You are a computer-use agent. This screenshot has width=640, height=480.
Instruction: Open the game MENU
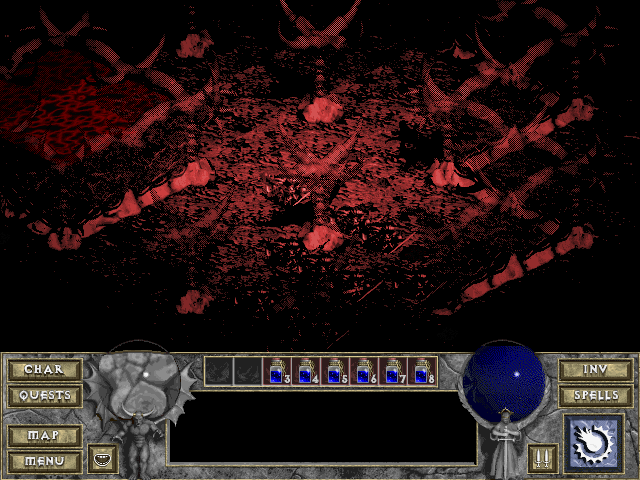44,461
